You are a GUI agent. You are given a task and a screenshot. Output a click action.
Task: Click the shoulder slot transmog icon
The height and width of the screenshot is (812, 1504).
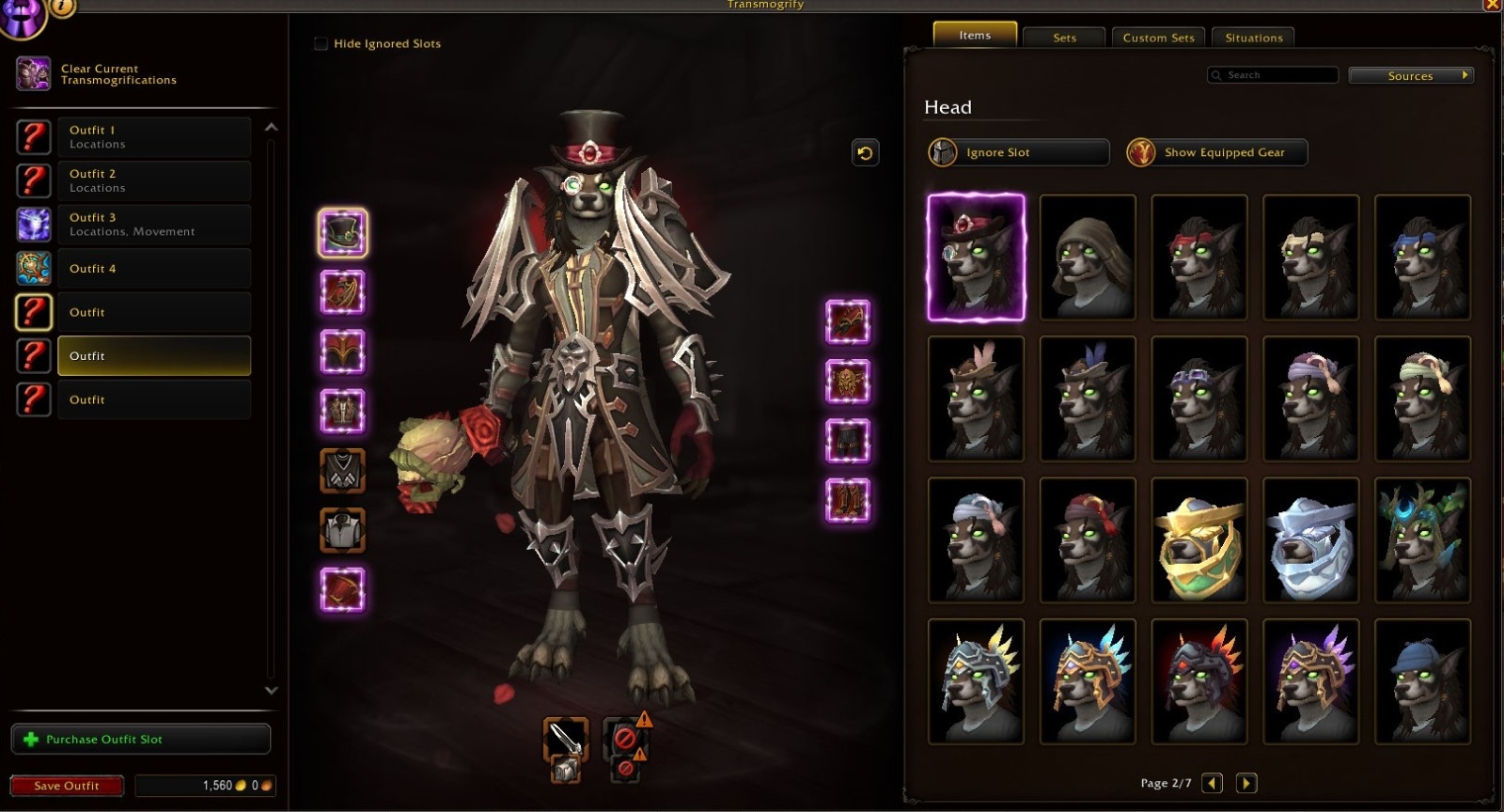344,292
